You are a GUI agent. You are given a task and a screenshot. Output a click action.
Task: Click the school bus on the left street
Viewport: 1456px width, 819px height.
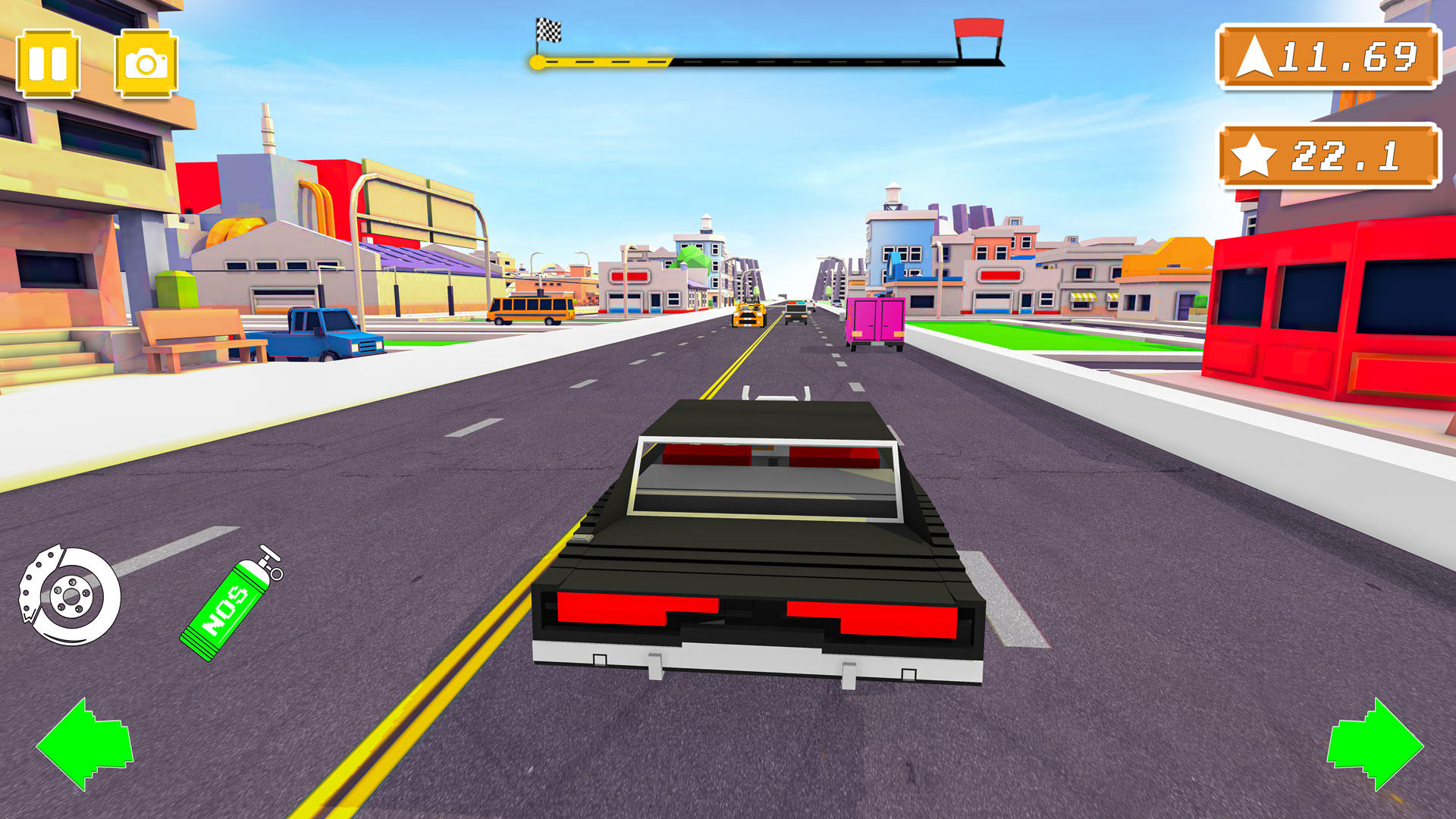click(531, 310)
